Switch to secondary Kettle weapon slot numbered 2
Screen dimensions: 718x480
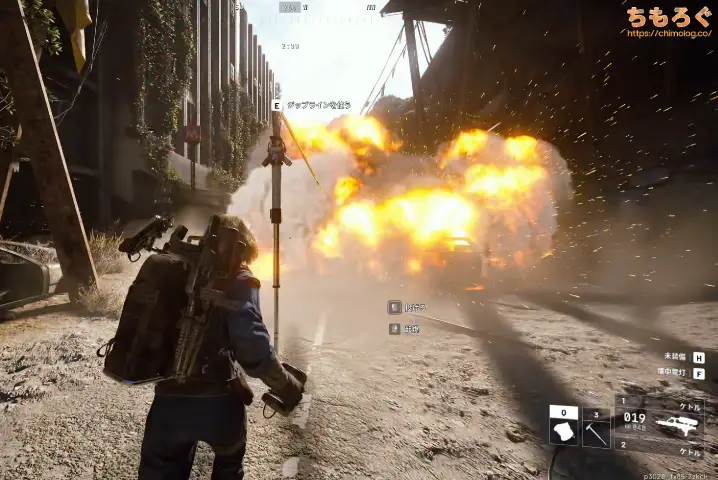coord(660,451)
